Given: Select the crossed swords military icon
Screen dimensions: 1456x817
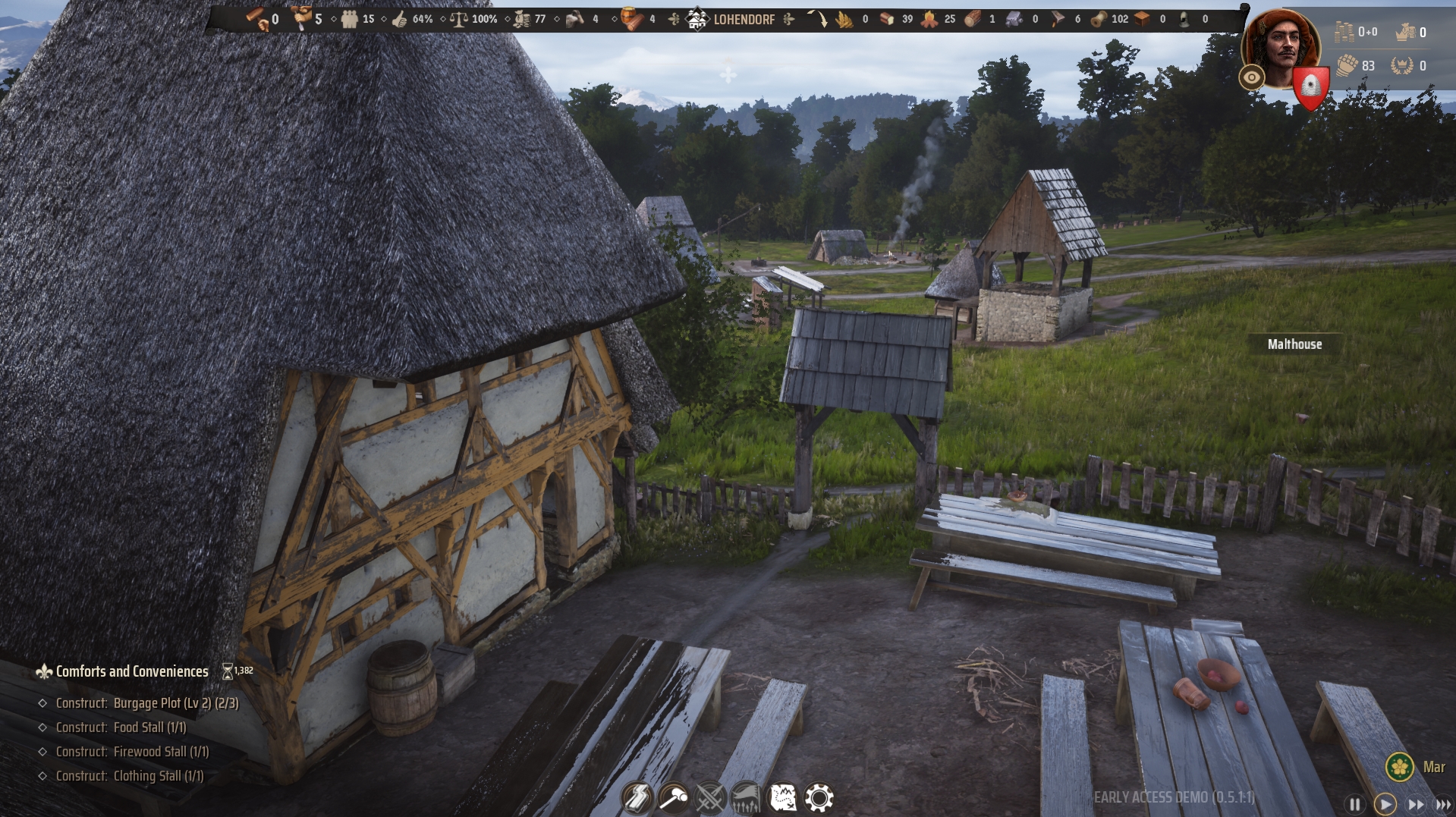Looking at the screenshot, I should coord(711,797).
